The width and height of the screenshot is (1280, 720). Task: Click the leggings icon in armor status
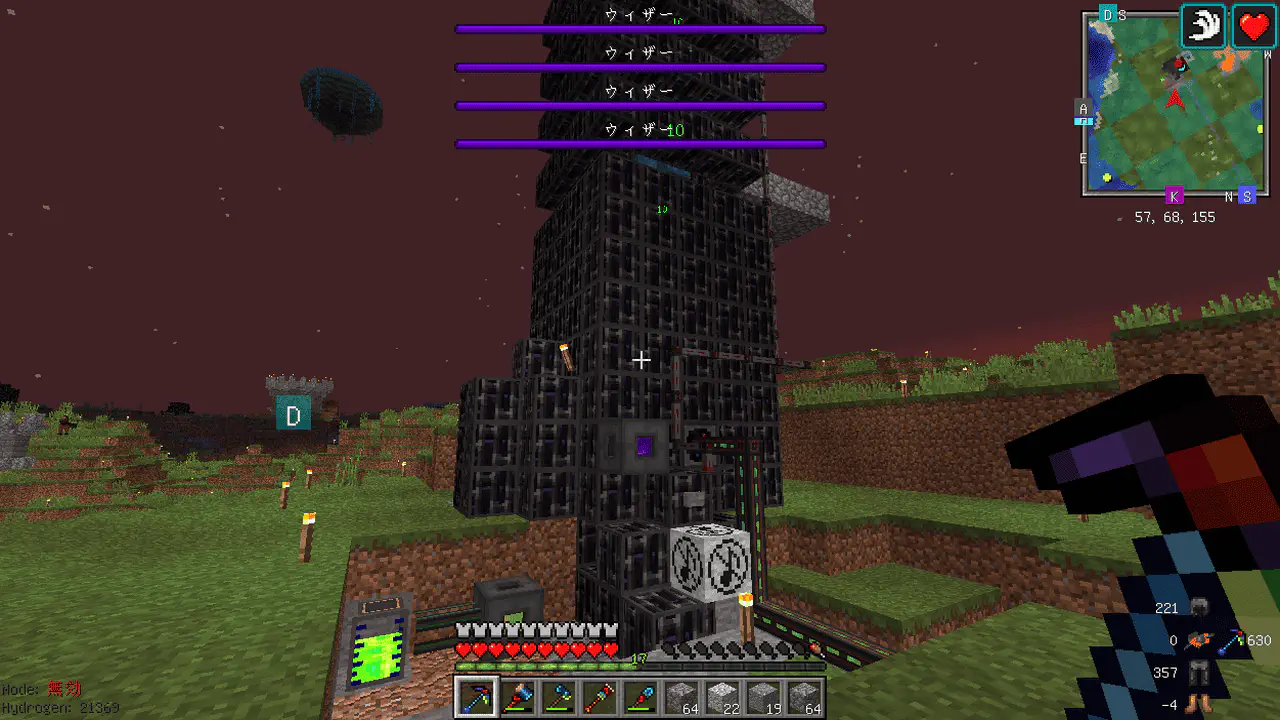pos(1200,673)
